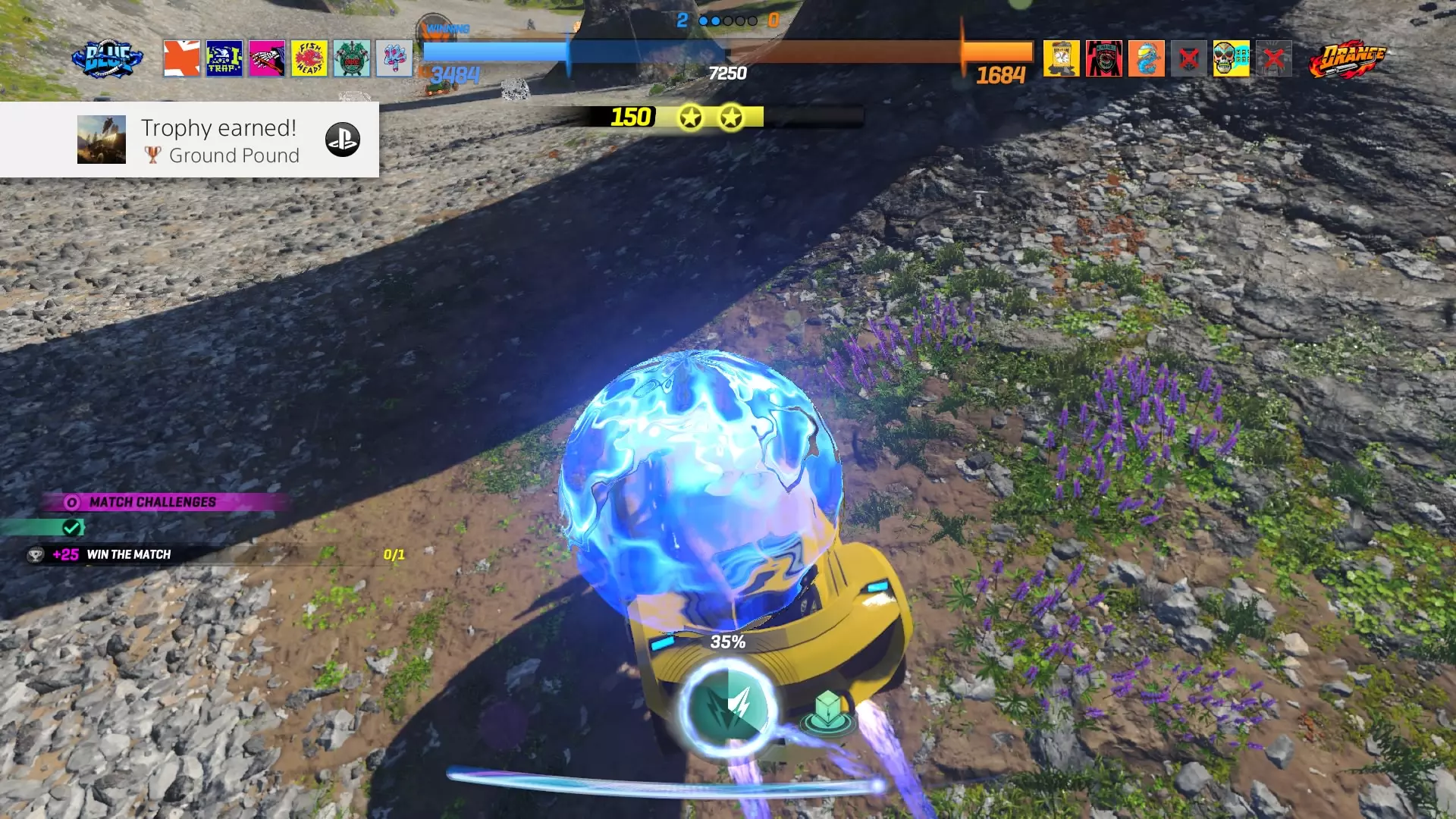Select the red and black snake emblem

pos(1104,58)
